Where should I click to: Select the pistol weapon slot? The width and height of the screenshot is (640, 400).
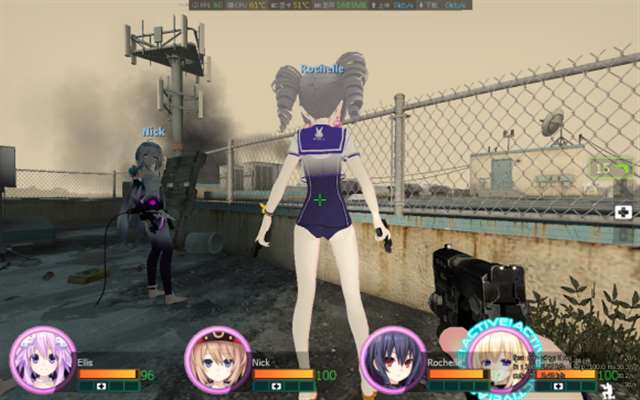tap(610, 169)
